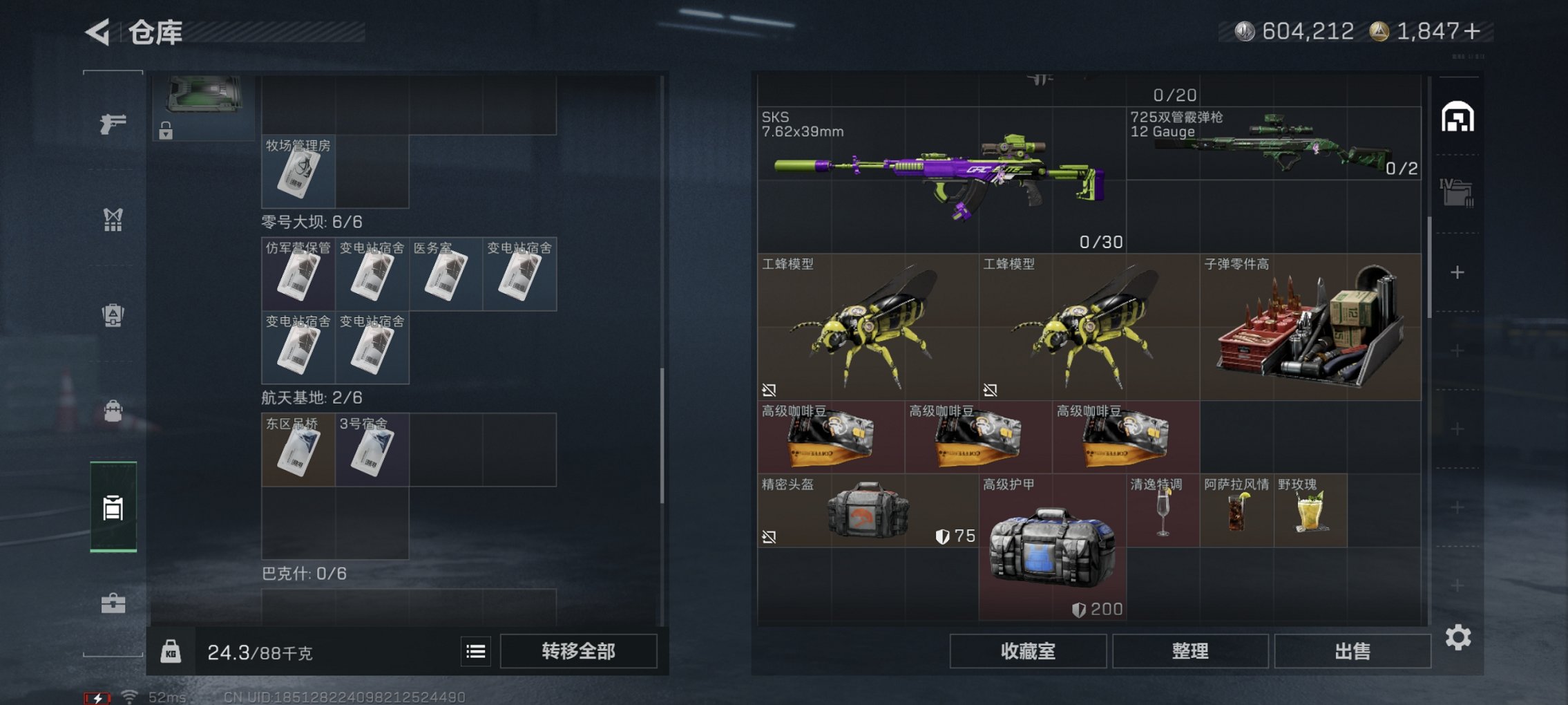Click the weight scale icon near 24.3/88千克
The width and height of the screenshot is (1568, 705).
click(x=172, y=651)
